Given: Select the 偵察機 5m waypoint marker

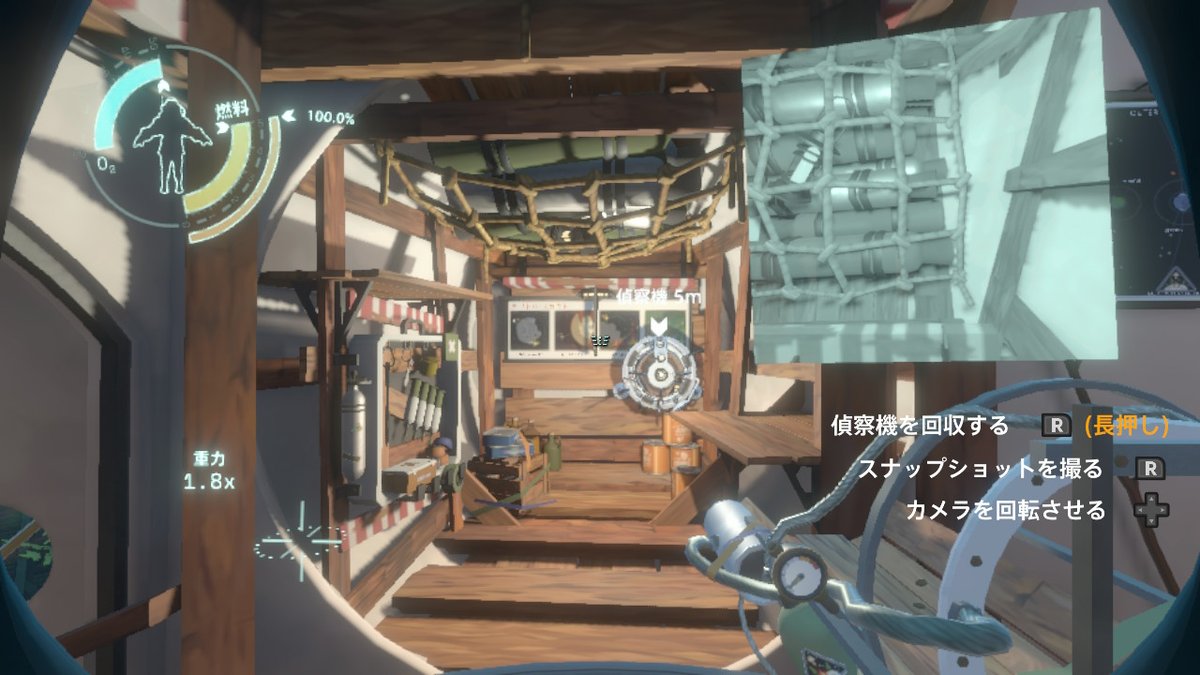Looking at the screenshot, I should click(x=659, y=325).
